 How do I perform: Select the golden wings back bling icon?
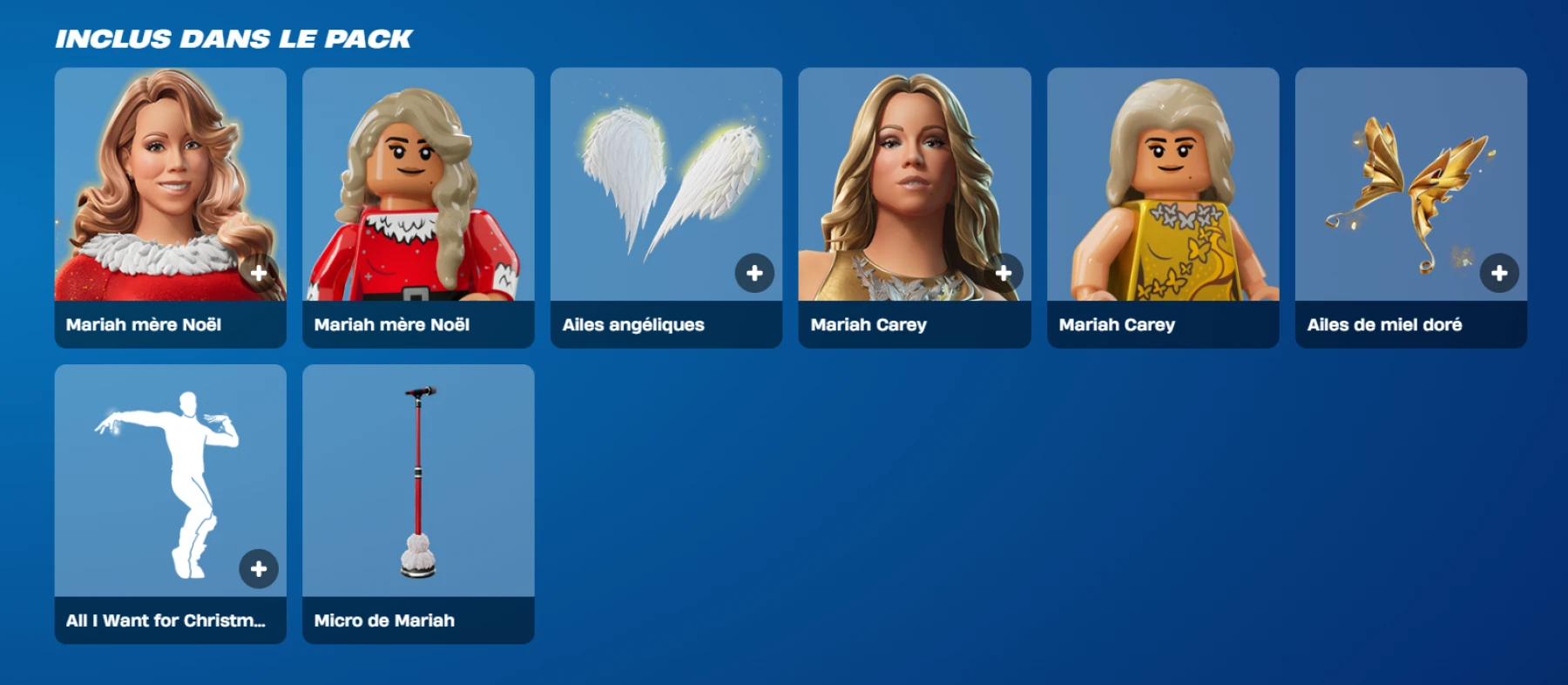pos(1409,187)
